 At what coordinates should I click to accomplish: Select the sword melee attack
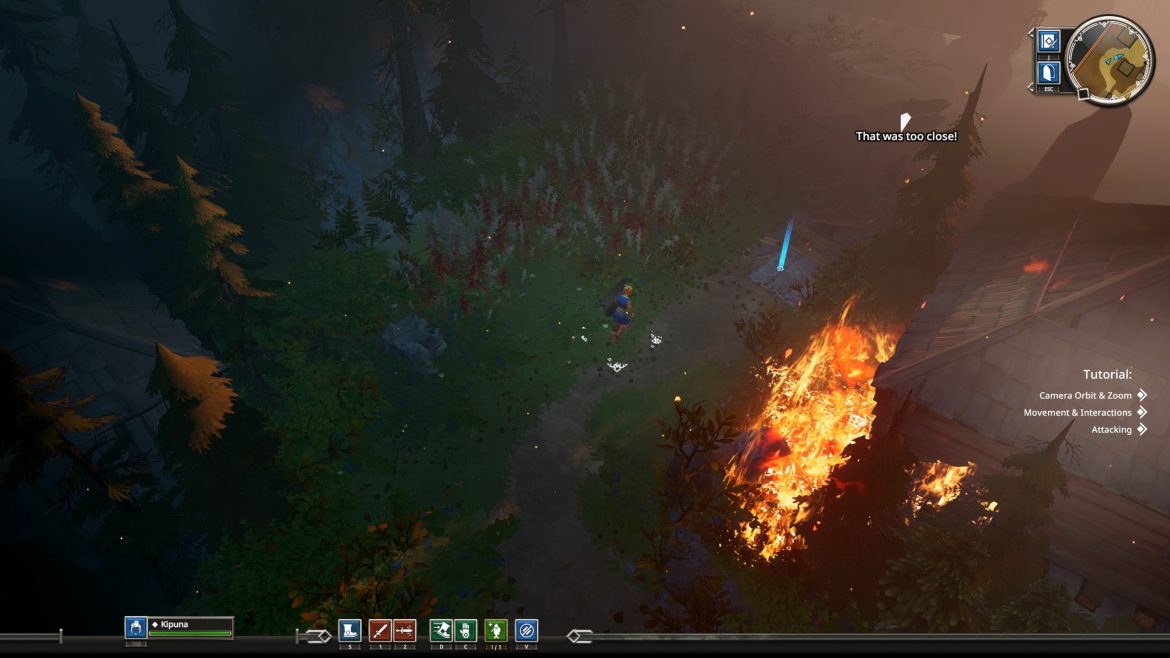pos(379,630)
